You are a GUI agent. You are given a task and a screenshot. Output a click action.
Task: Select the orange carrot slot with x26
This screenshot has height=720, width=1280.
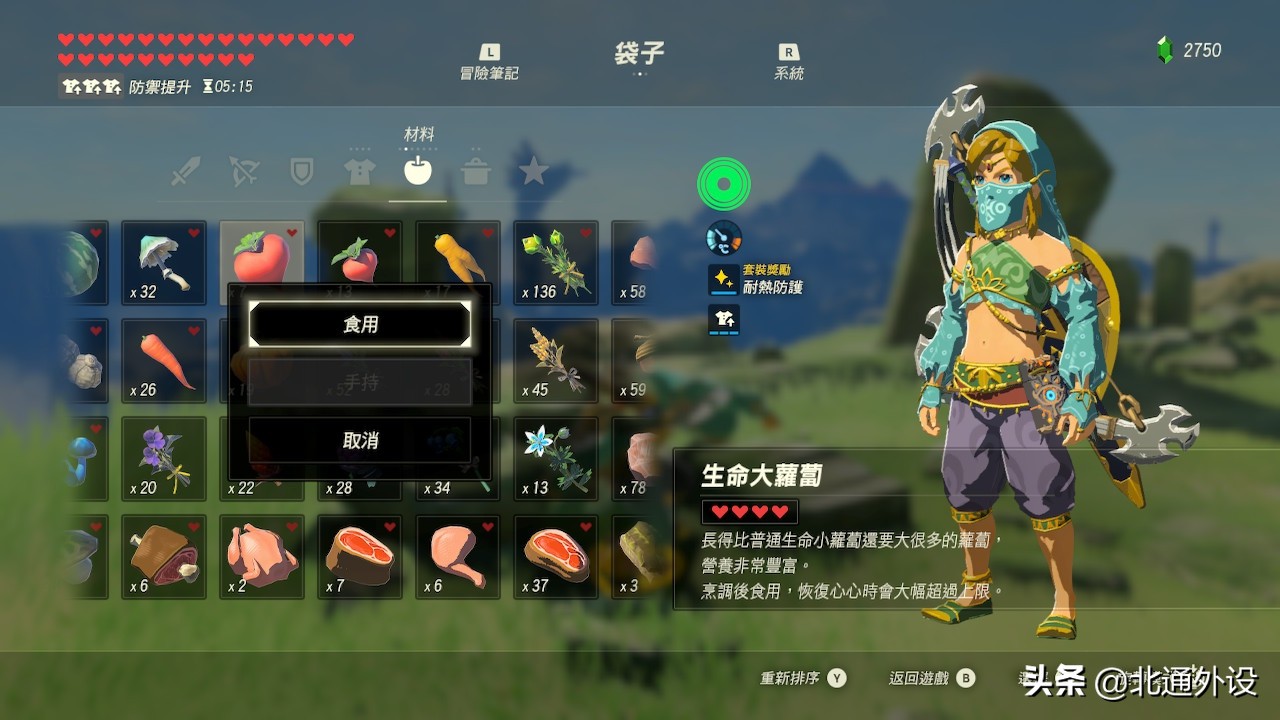(x=164, y=361)
